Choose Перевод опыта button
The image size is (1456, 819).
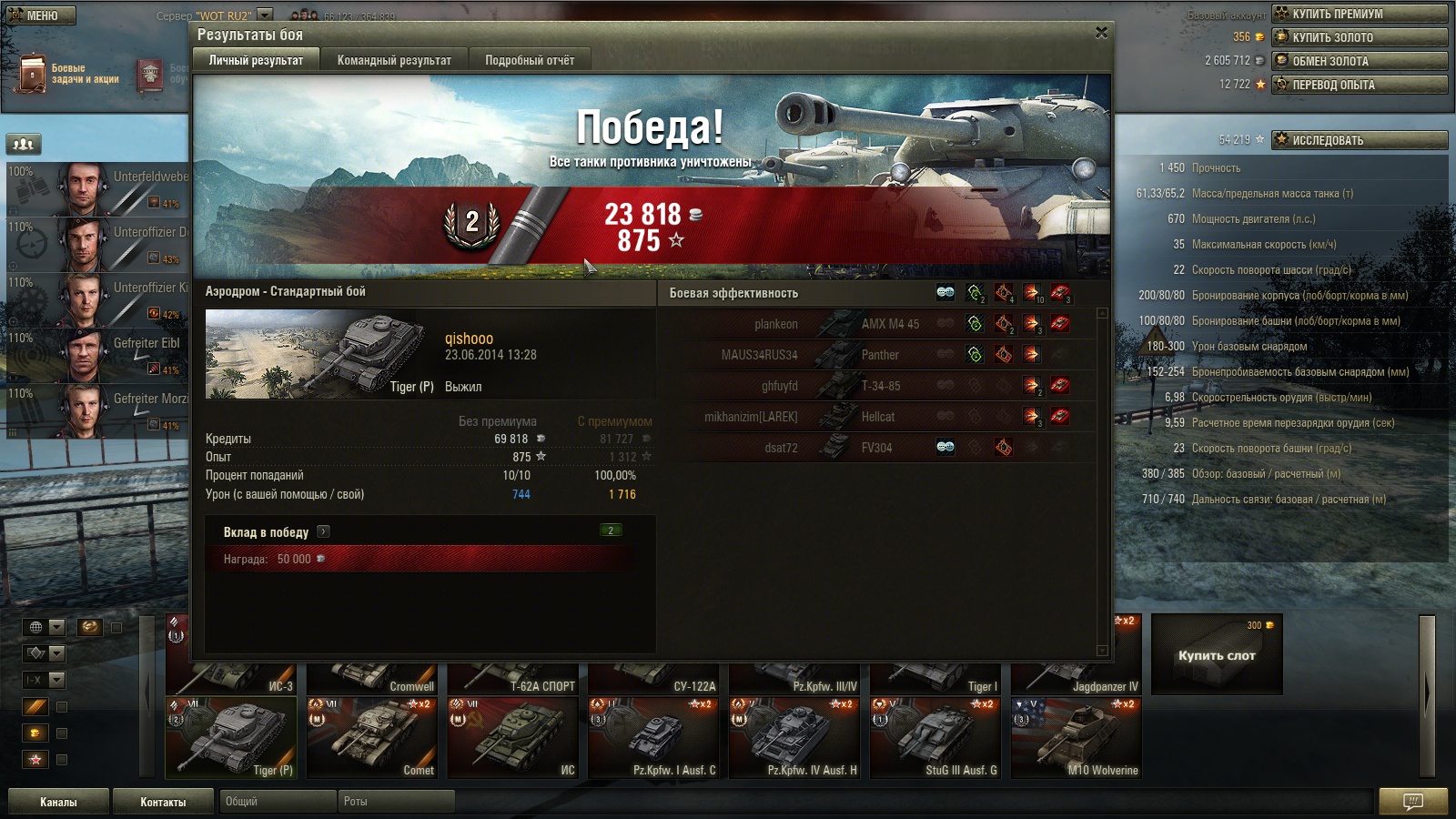click(1359, 85)
